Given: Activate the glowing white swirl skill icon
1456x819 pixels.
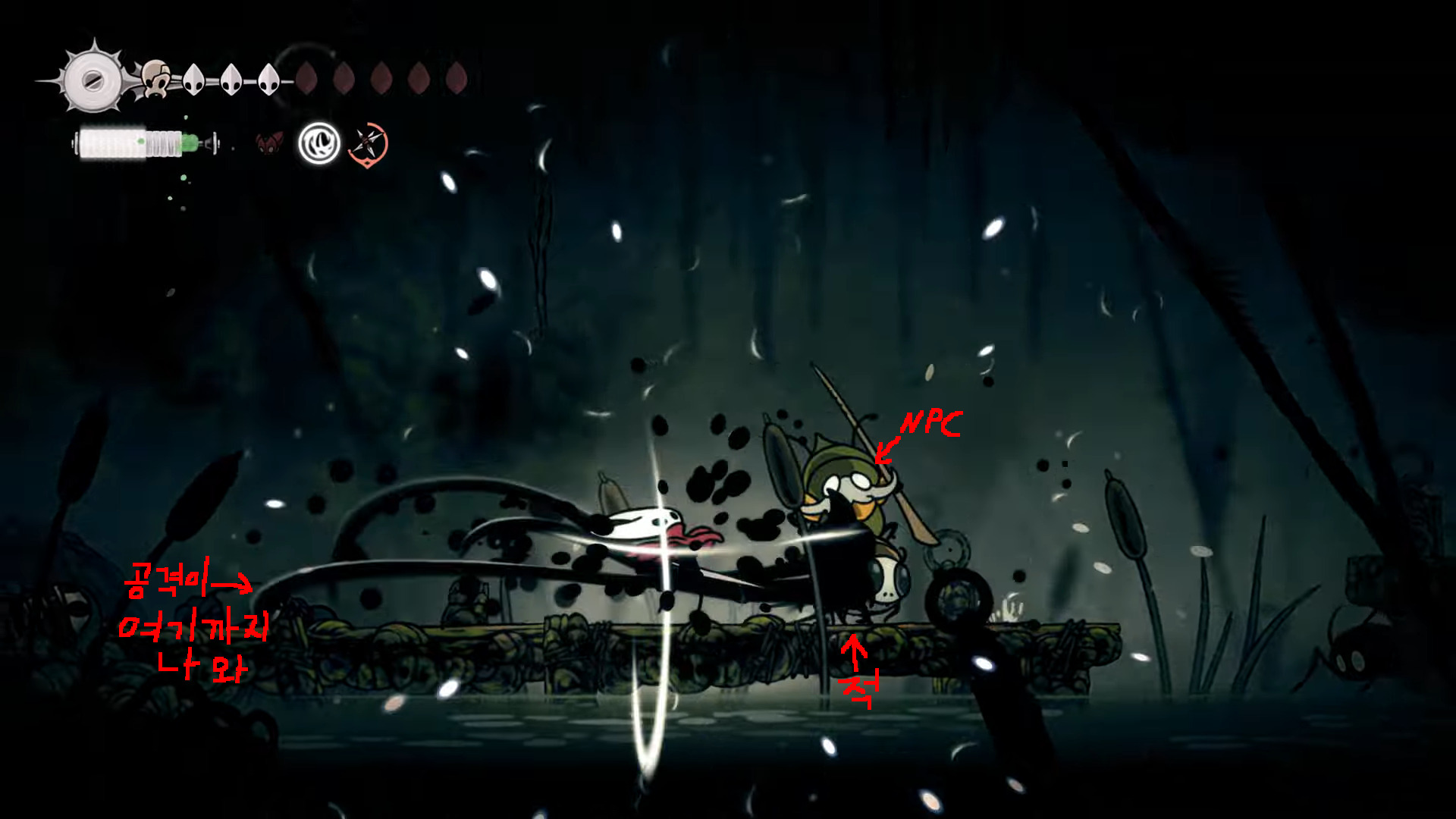Looking at the screenshot, I should (x=318, y=143).
